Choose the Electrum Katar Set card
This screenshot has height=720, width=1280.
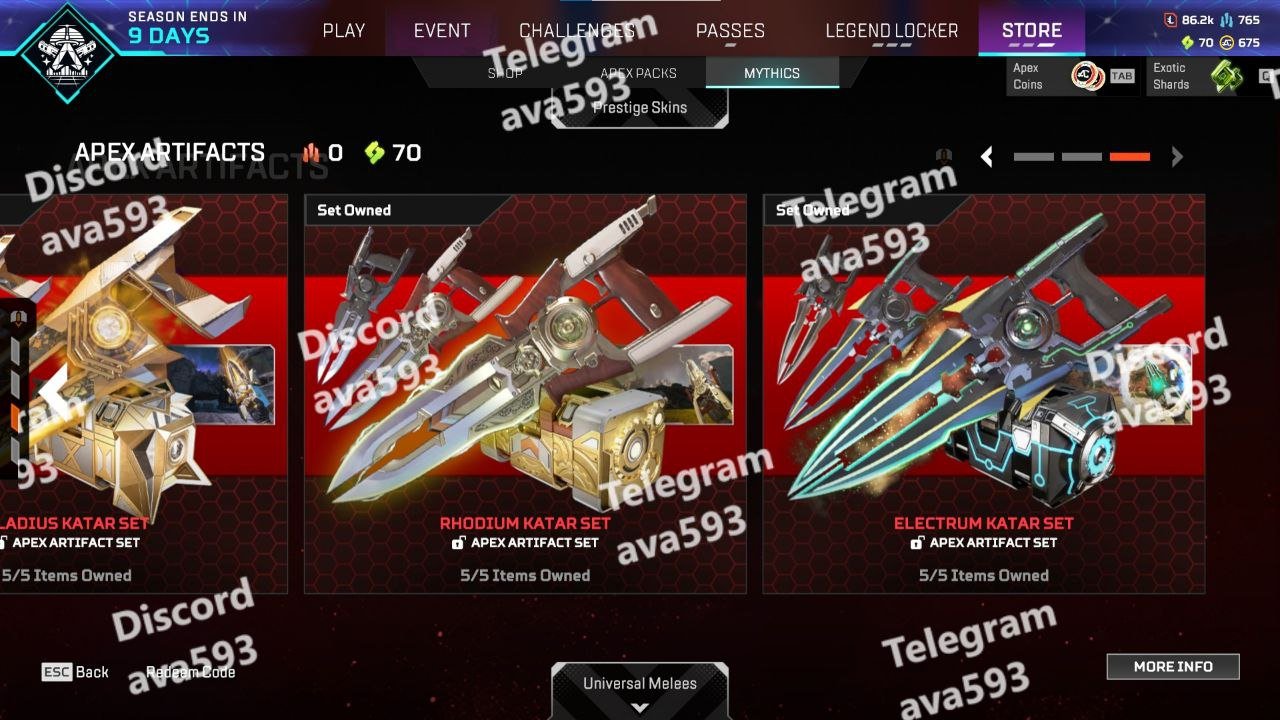coord(983,393)
